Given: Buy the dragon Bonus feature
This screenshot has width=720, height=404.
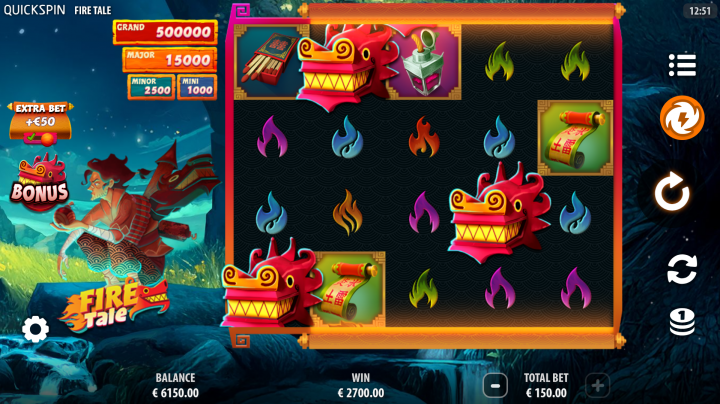Looking at the screenshot, I should [40, 180].
